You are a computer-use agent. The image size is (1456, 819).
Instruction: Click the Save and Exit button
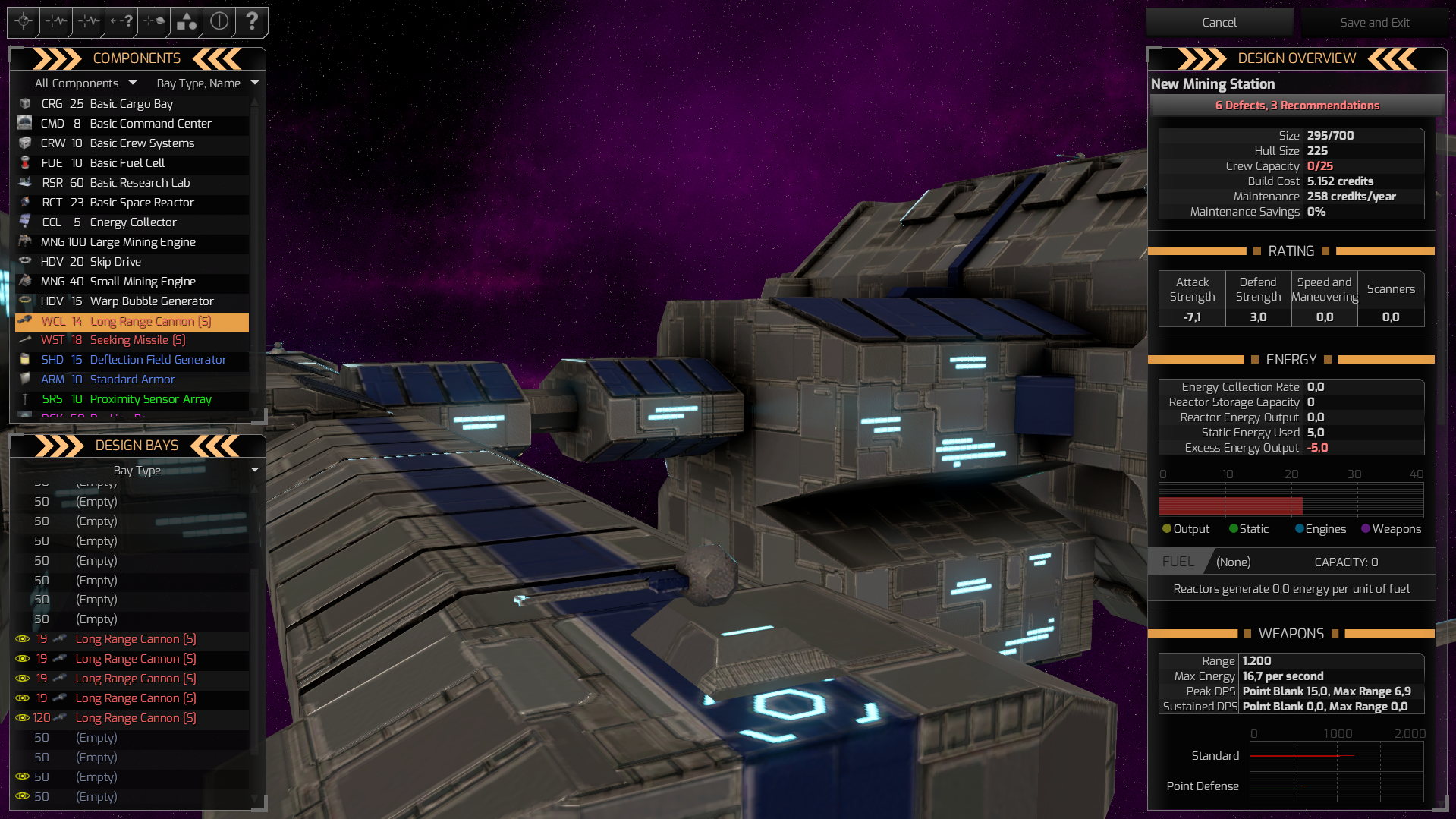point(1374,22)
